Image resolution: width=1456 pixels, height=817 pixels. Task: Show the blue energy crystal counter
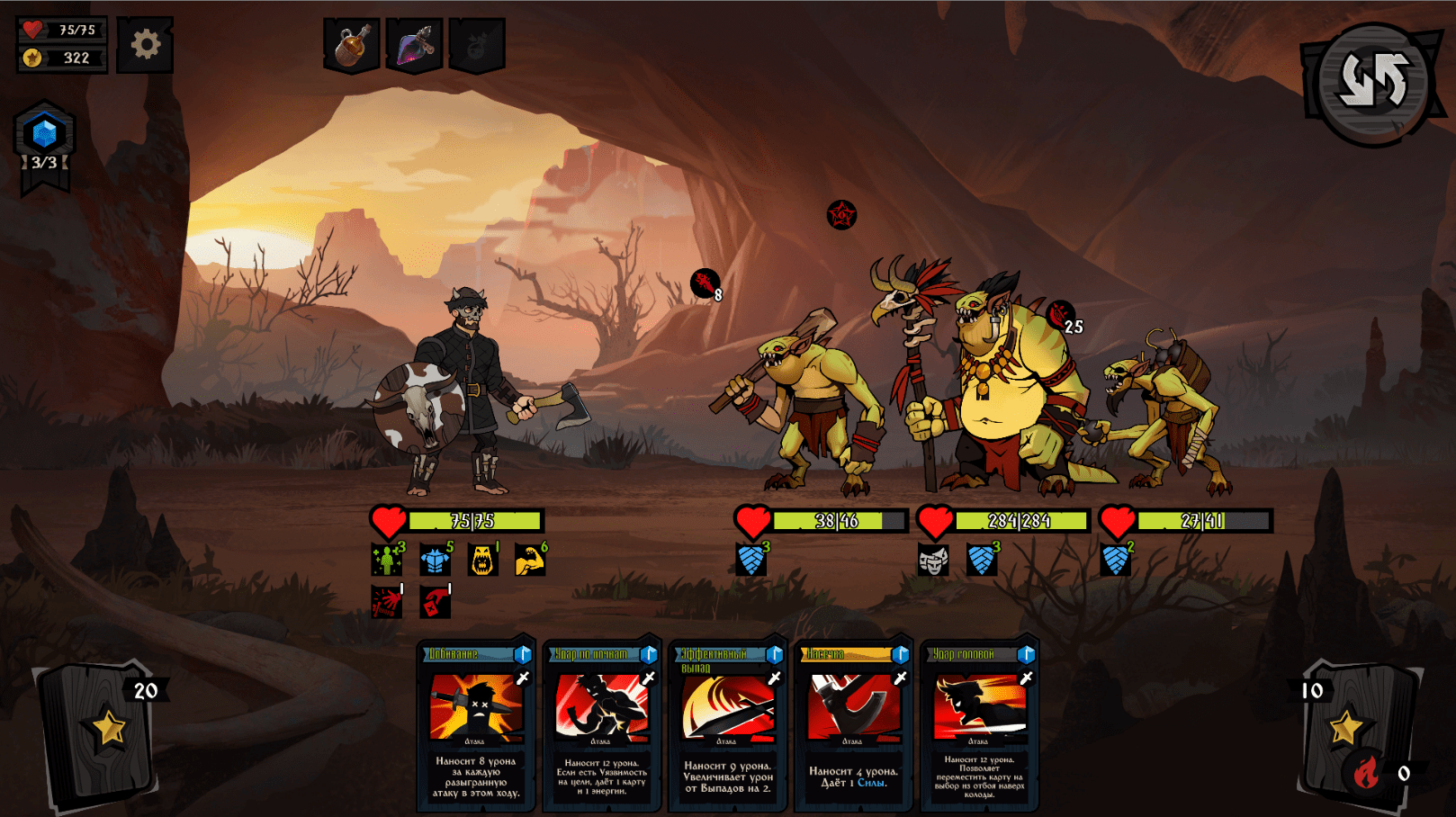(44, 135)
